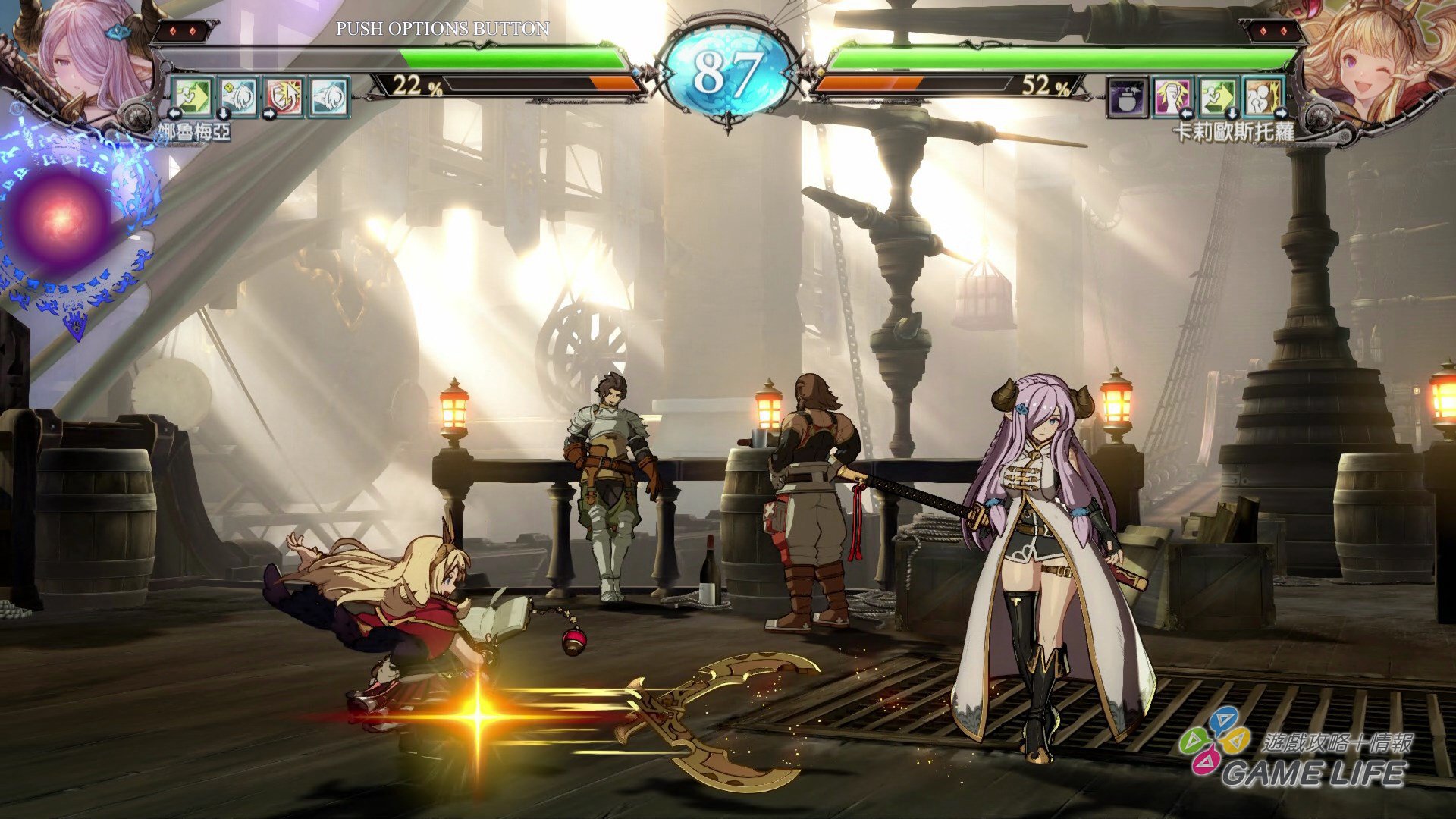Select Cagliostro's purple cauldron skill icon
Image resolution: width=1456 pixels, height=819 pixels.
pos(1126,97)
